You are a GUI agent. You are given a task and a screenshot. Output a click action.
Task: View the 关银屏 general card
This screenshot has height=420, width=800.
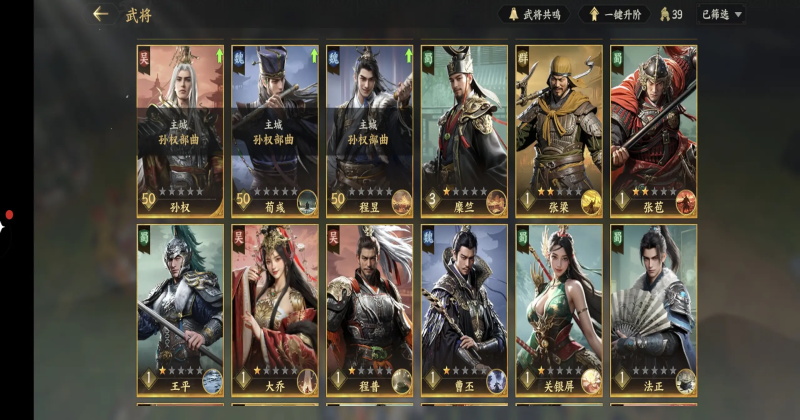click(559, 310)
